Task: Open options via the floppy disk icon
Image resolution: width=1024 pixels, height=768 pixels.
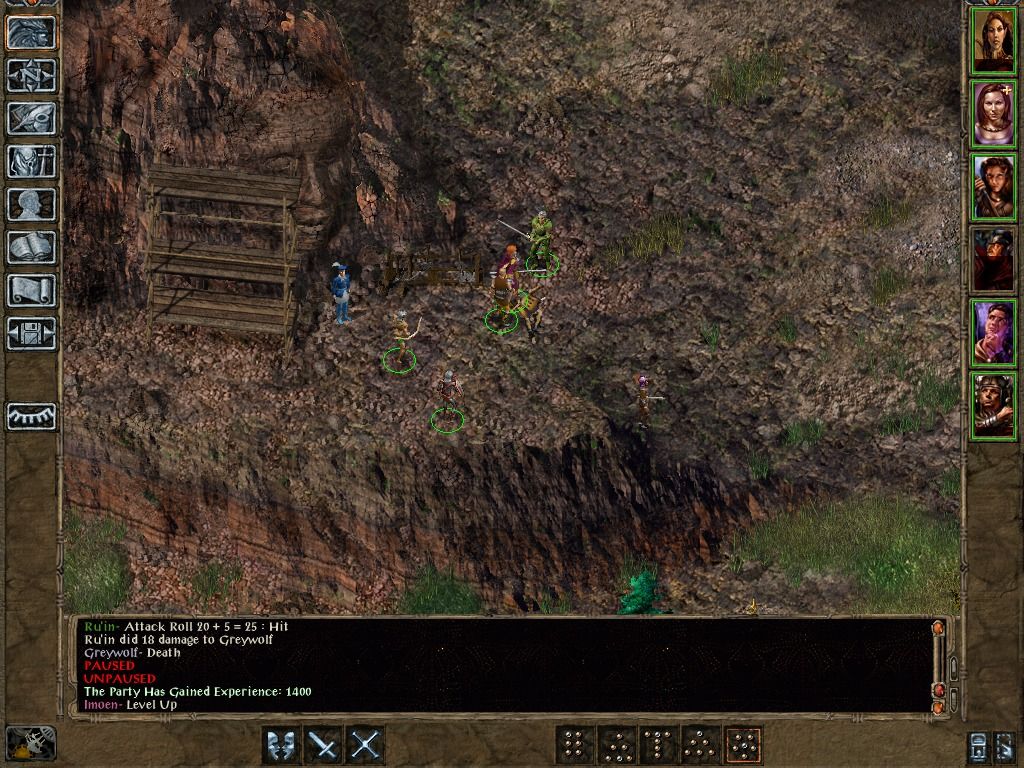Action: click(31, 333)
